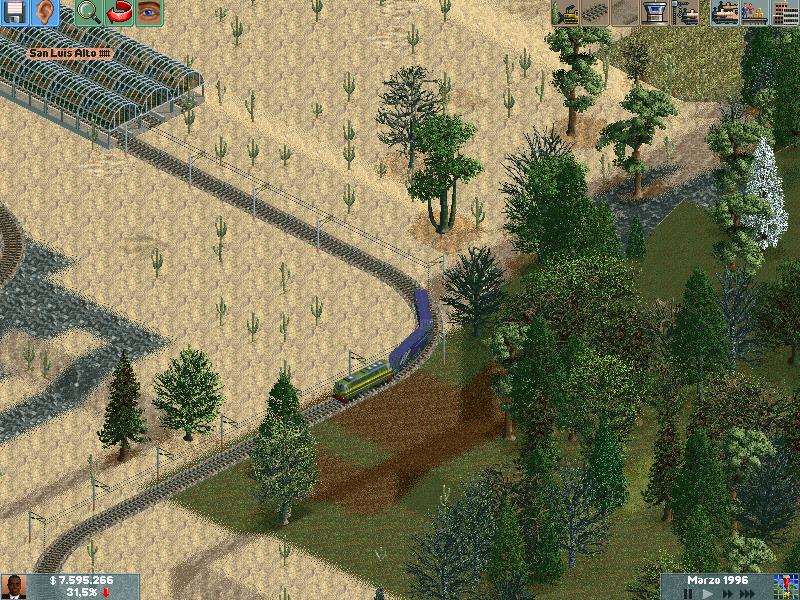Click the San Luis Alto station label
The width and height of the screenshot is (800, 600).
click(70, 53)
